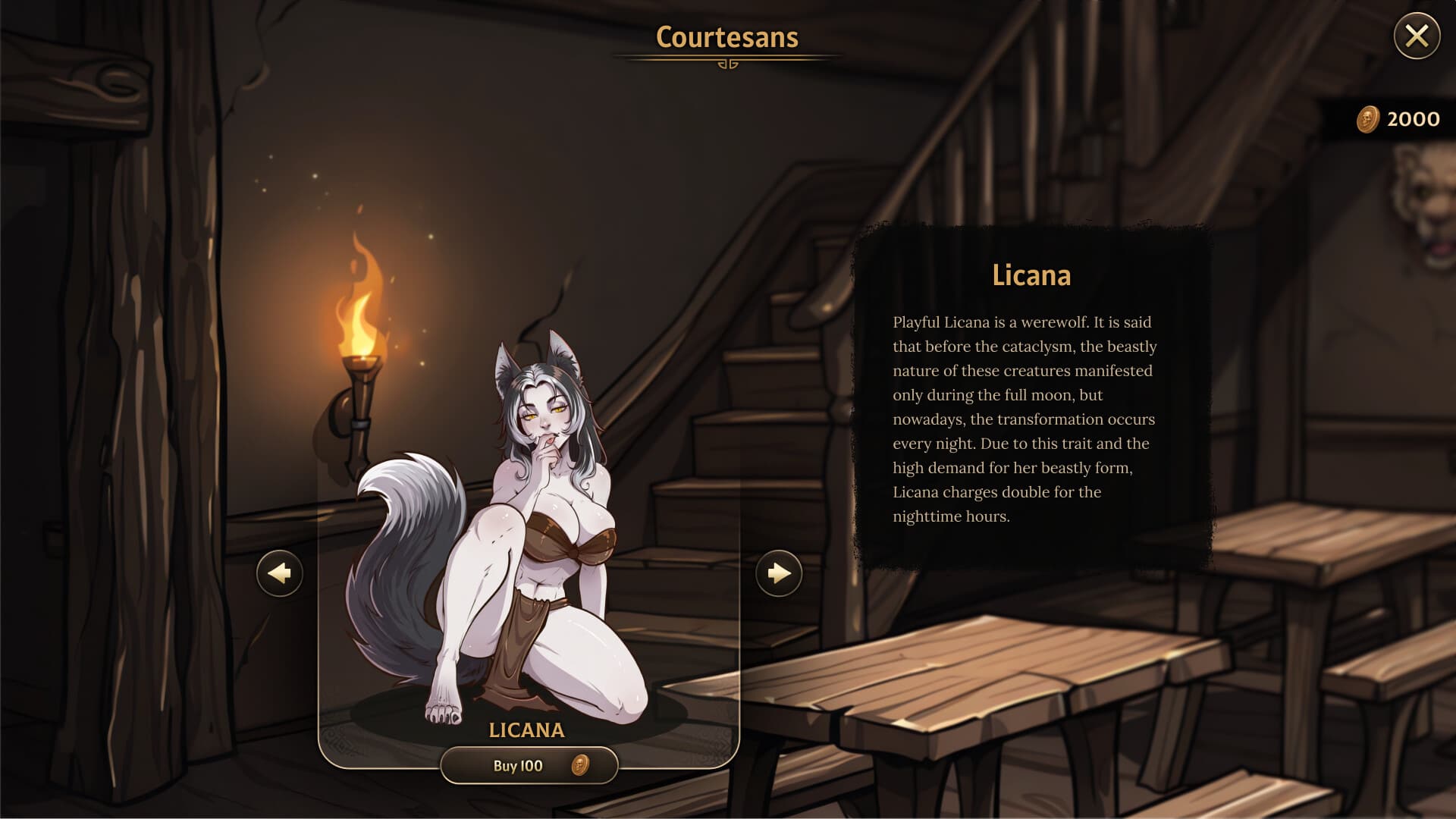Image resolution: width=1456 pixels, height=819 pixels.
Task: Go to the previous courtesan with left arrow
Action: 280,573
